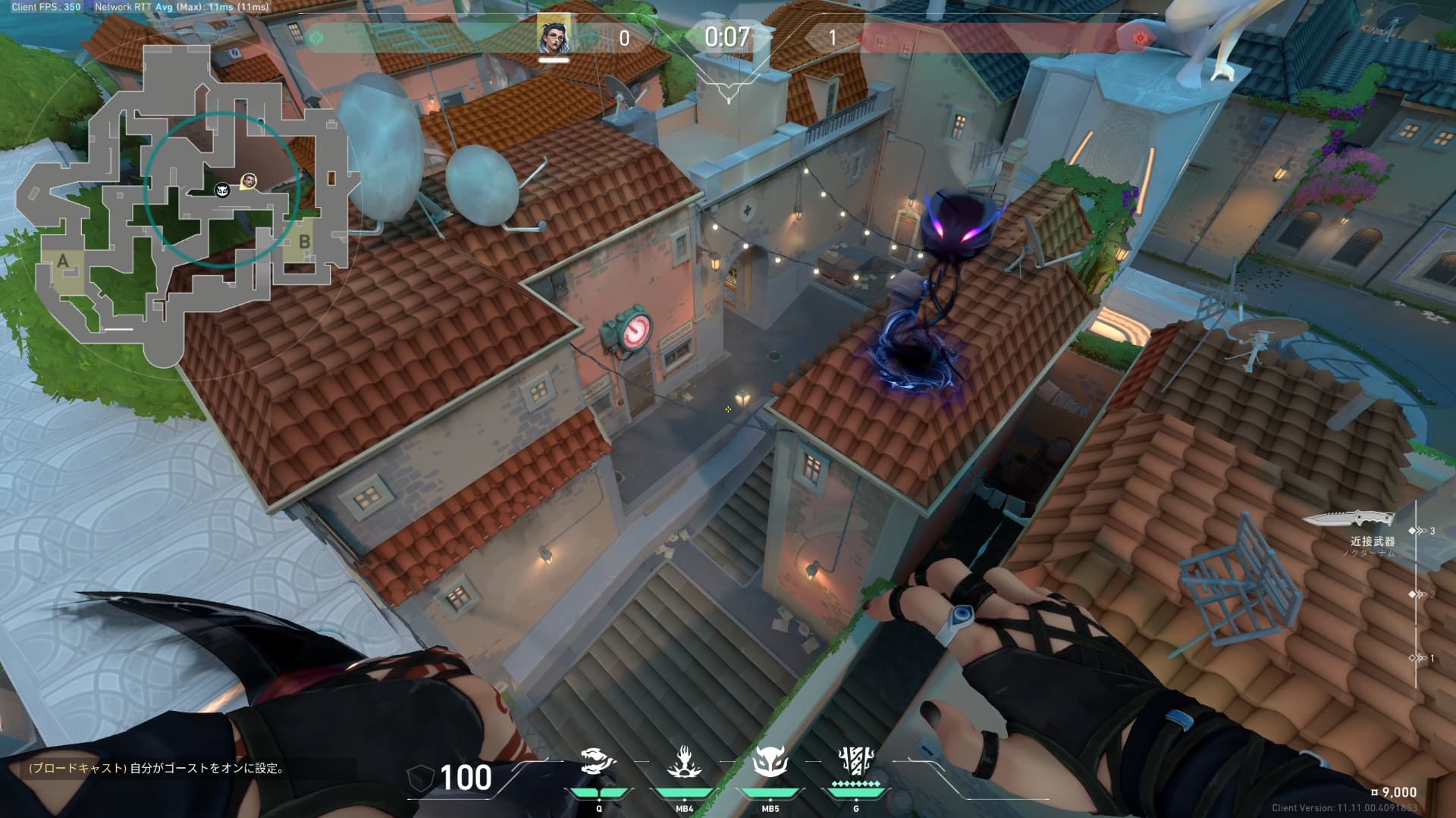The width and height of the screenshot is (1456, 818).
Task: Activate the Seize ability icon
Action: 598,761
